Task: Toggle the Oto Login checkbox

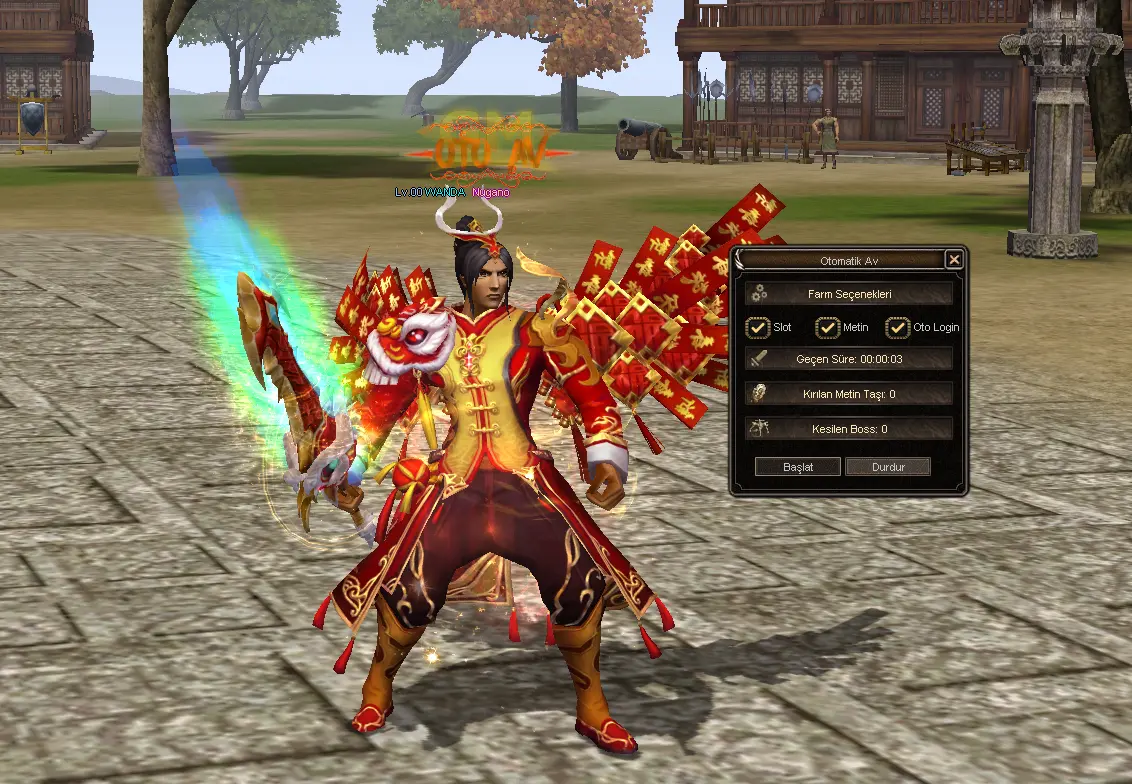Action: point(898,327)
